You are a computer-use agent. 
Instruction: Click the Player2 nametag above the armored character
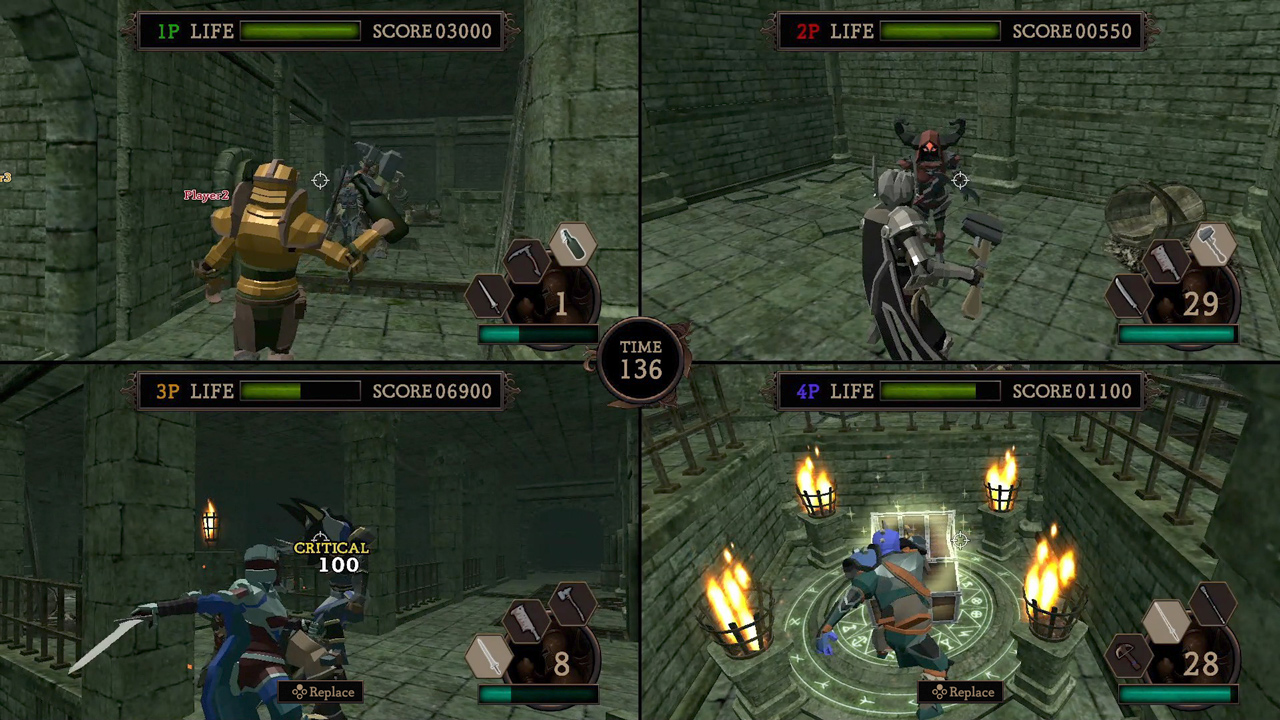(x=206, y=195)
